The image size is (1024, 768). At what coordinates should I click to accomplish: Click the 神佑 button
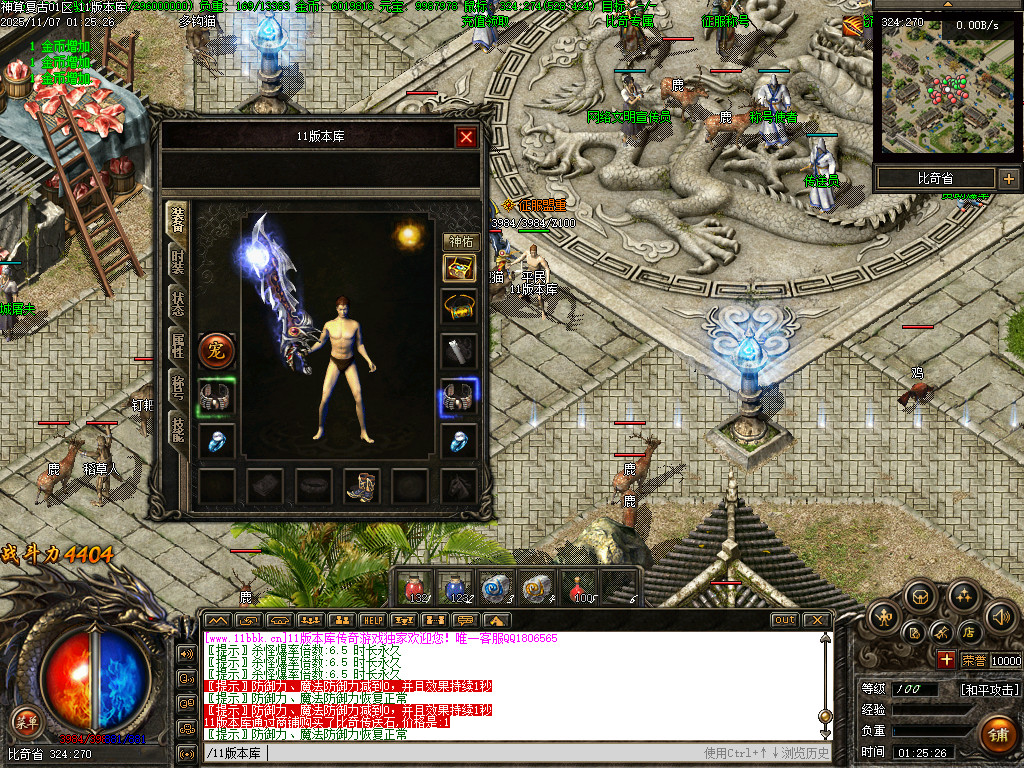(x=460, y=241)
